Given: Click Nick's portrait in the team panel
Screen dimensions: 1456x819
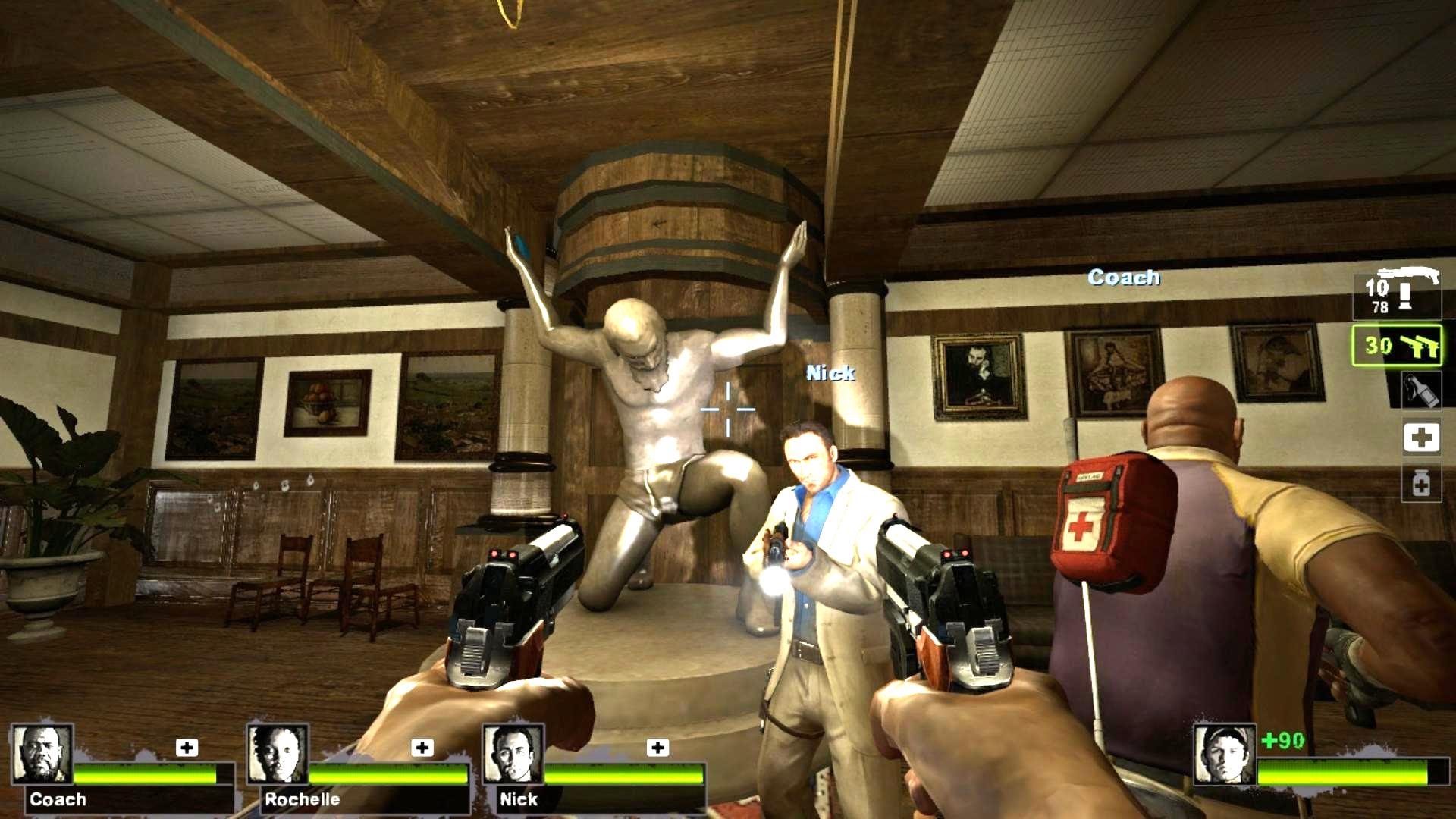Looking at the screenshot, I should tap(513, 754).
